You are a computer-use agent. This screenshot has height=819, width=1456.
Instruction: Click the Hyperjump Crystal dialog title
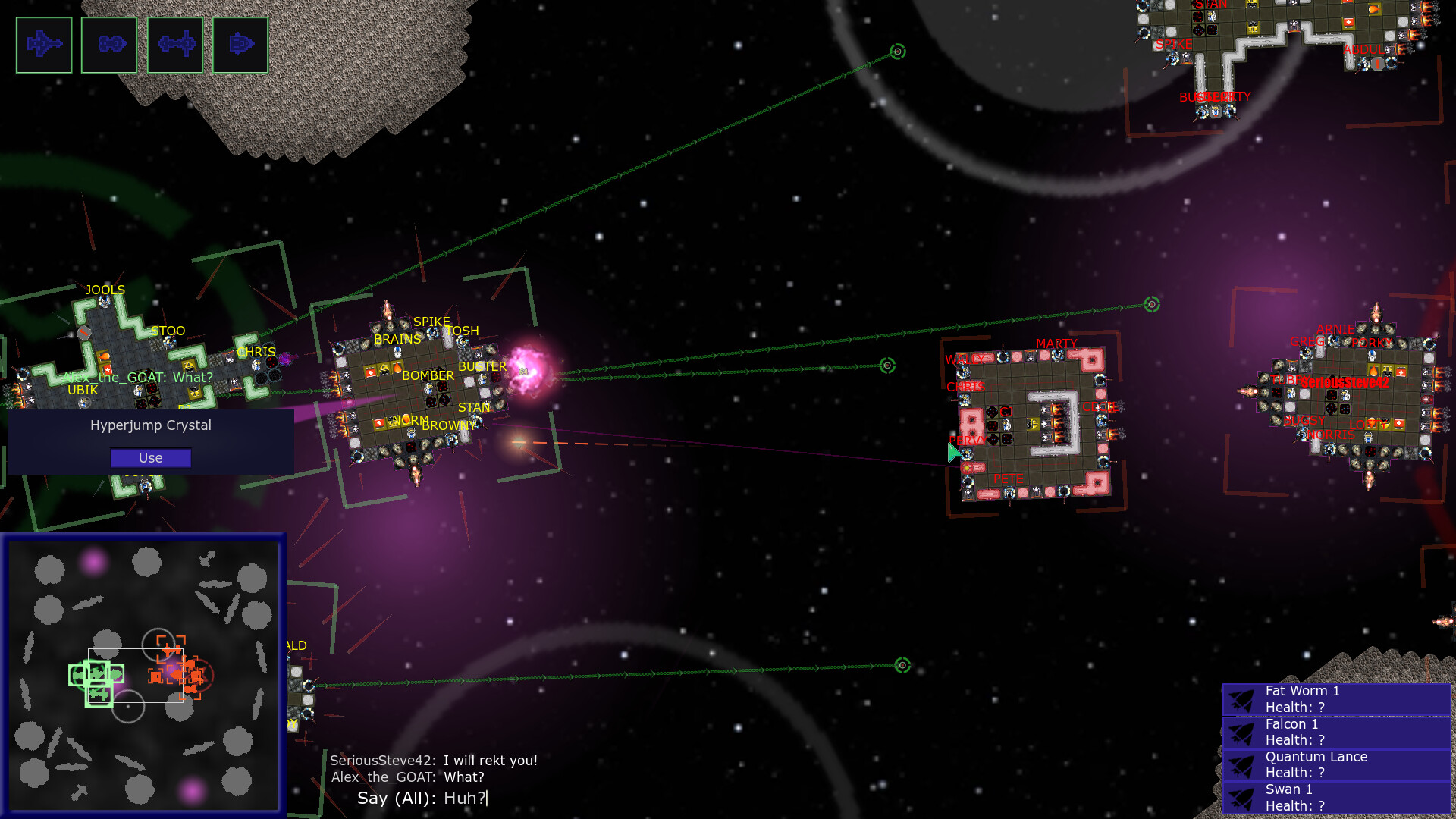click(x=150, y=425)
